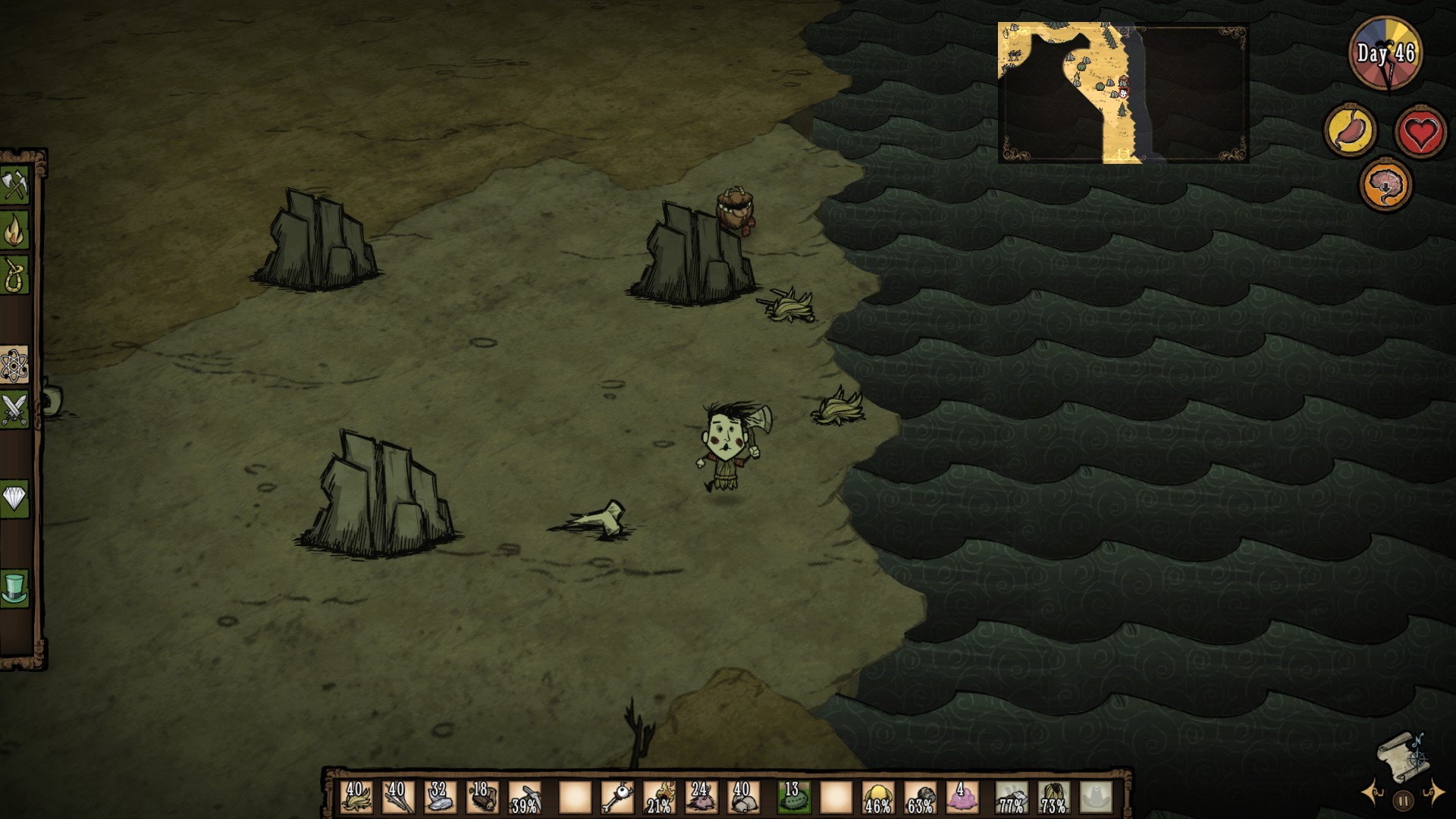Choose the pickaxe at 39% durability

click(525, 798)
